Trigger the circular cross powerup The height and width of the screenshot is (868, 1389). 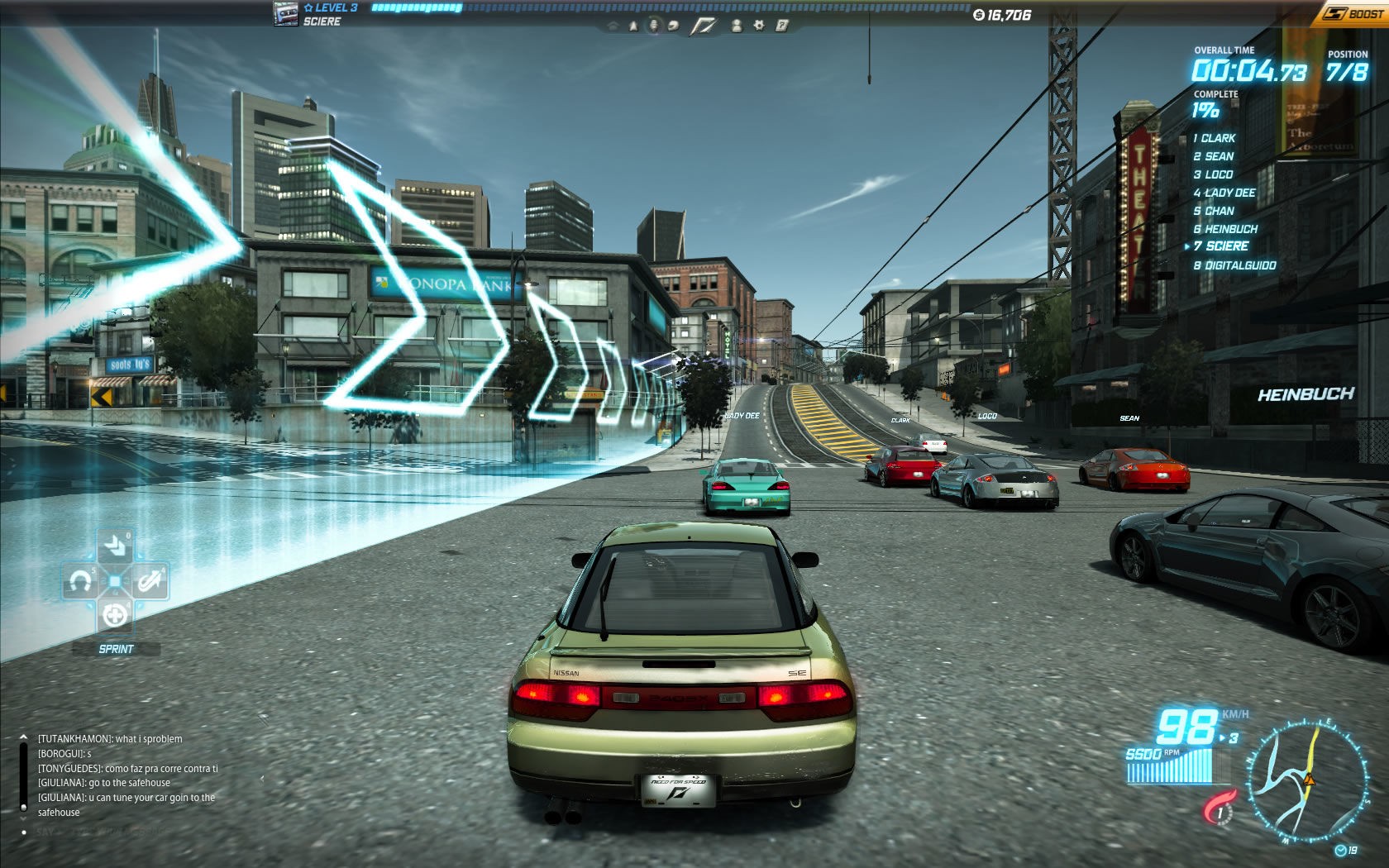pos(115,615)
